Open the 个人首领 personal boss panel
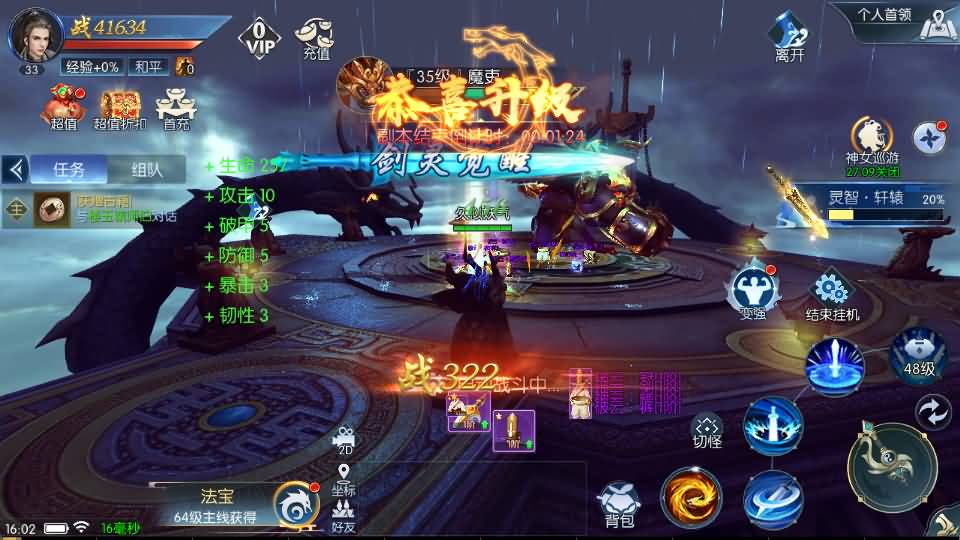The width and height of the screenshot is (960, 540). (885, 15)
